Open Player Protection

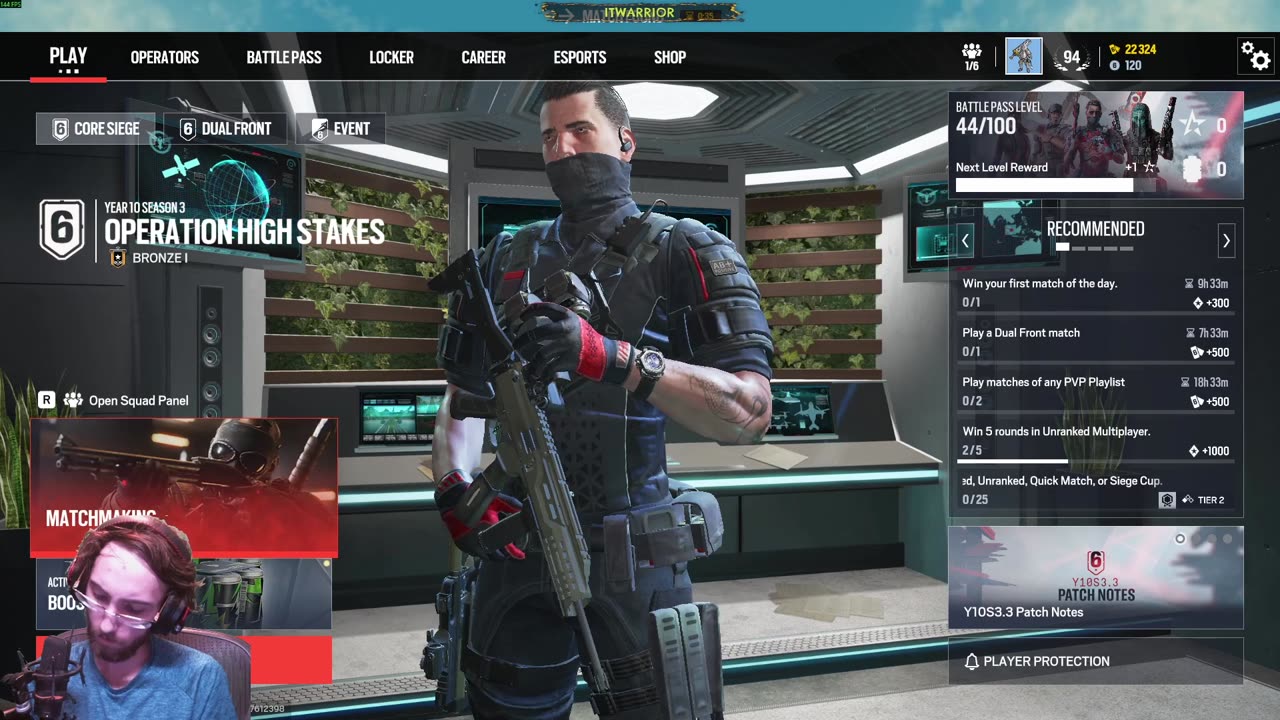1095,661
